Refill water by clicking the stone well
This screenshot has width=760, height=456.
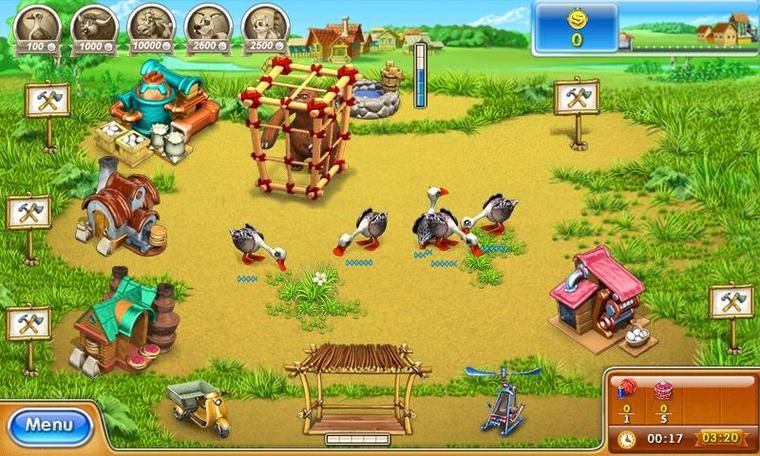pos(374,95)
